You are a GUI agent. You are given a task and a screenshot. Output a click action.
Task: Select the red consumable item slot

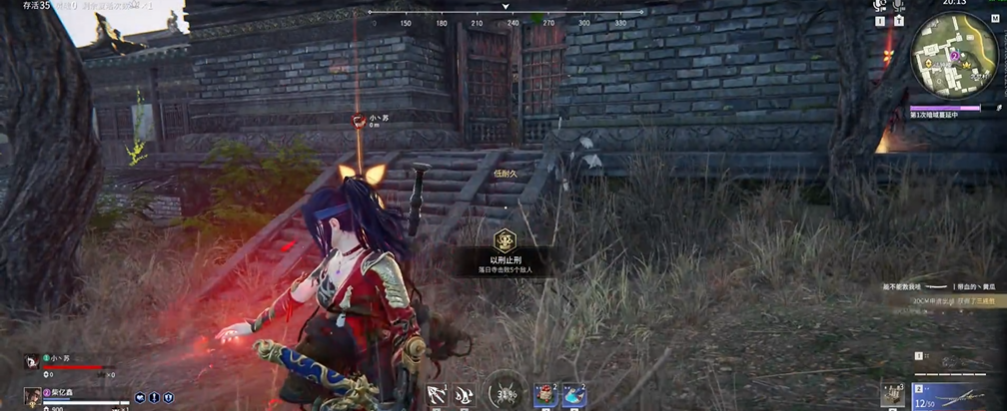click(x=545, y=395)
